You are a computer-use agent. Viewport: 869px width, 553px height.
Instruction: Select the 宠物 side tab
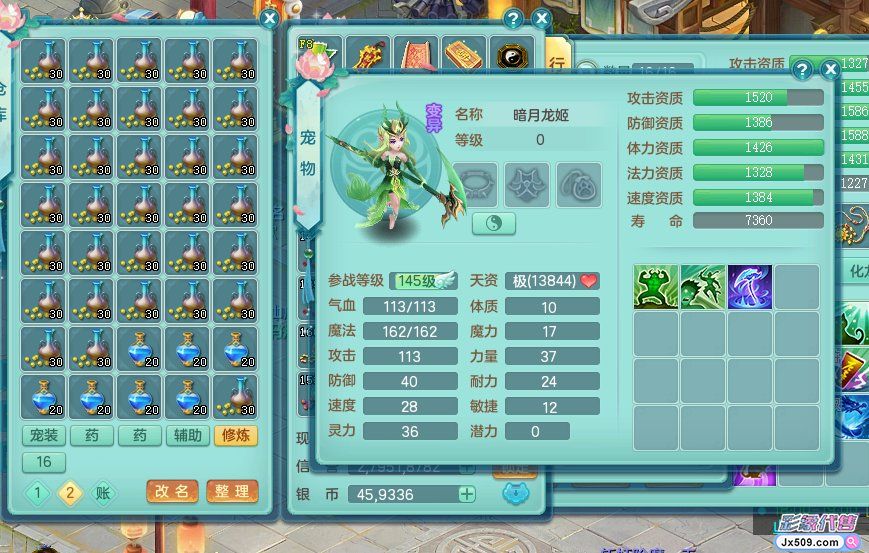tap(307, 150)
